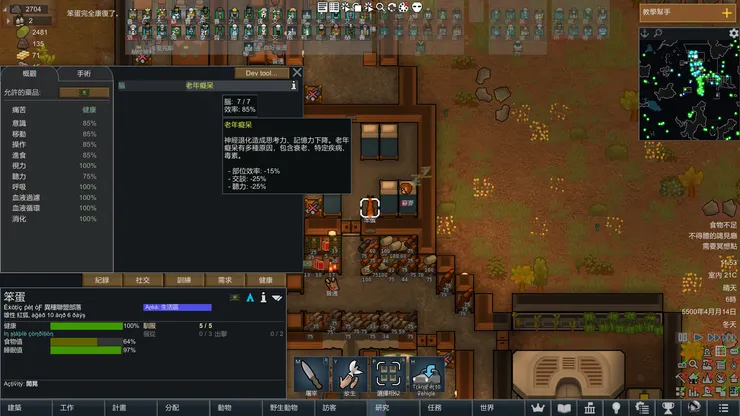The height and width of the screenshot is (416, 740).
Task: Open the 工作 (Work) tab
Action: tap(67, 408)
